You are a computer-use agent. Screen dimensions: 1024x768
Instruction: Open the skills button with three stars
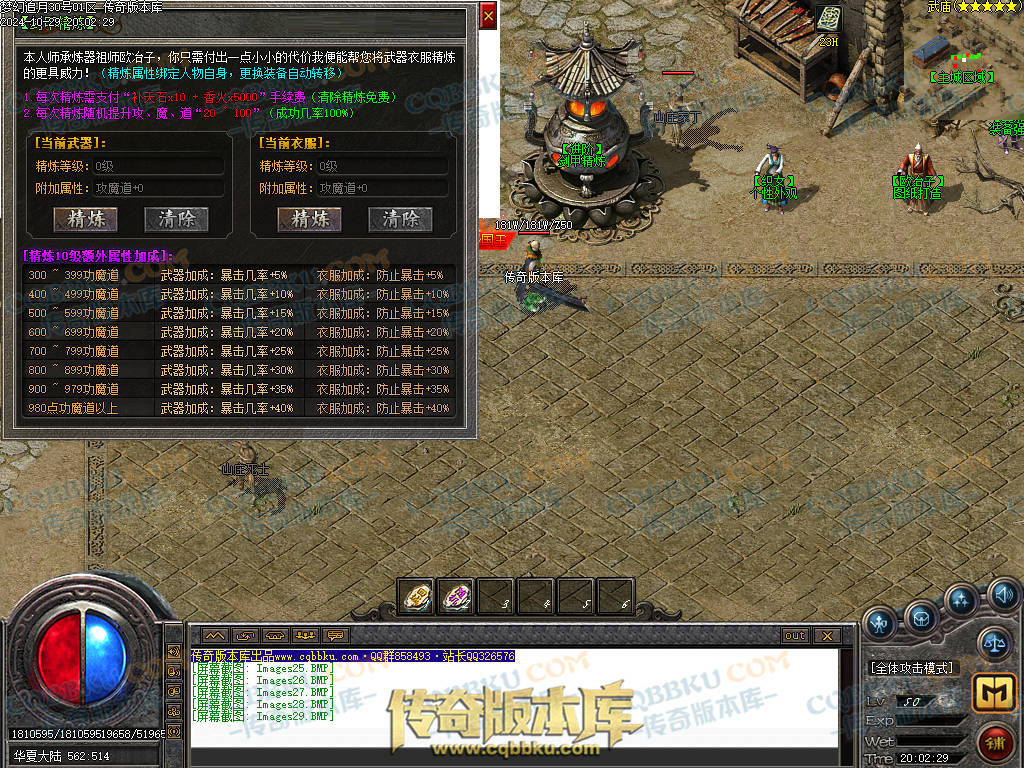pos(961,601)
